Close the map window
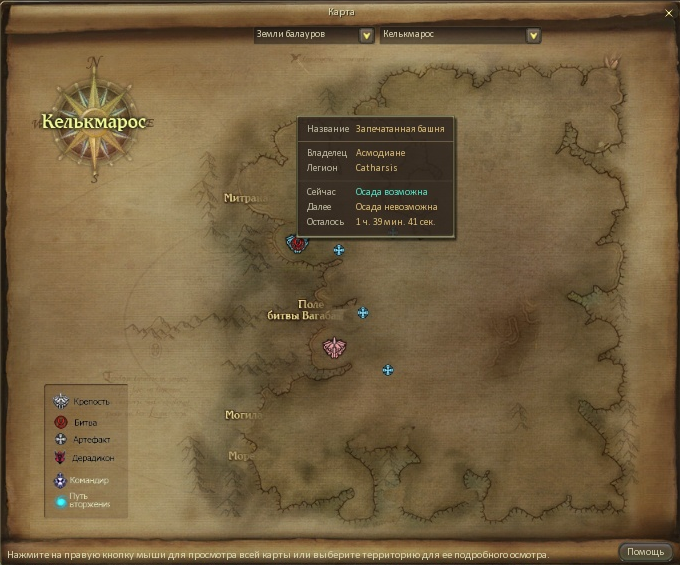The image size is (680, 565). pyautogui.click(x=668, y=12)
